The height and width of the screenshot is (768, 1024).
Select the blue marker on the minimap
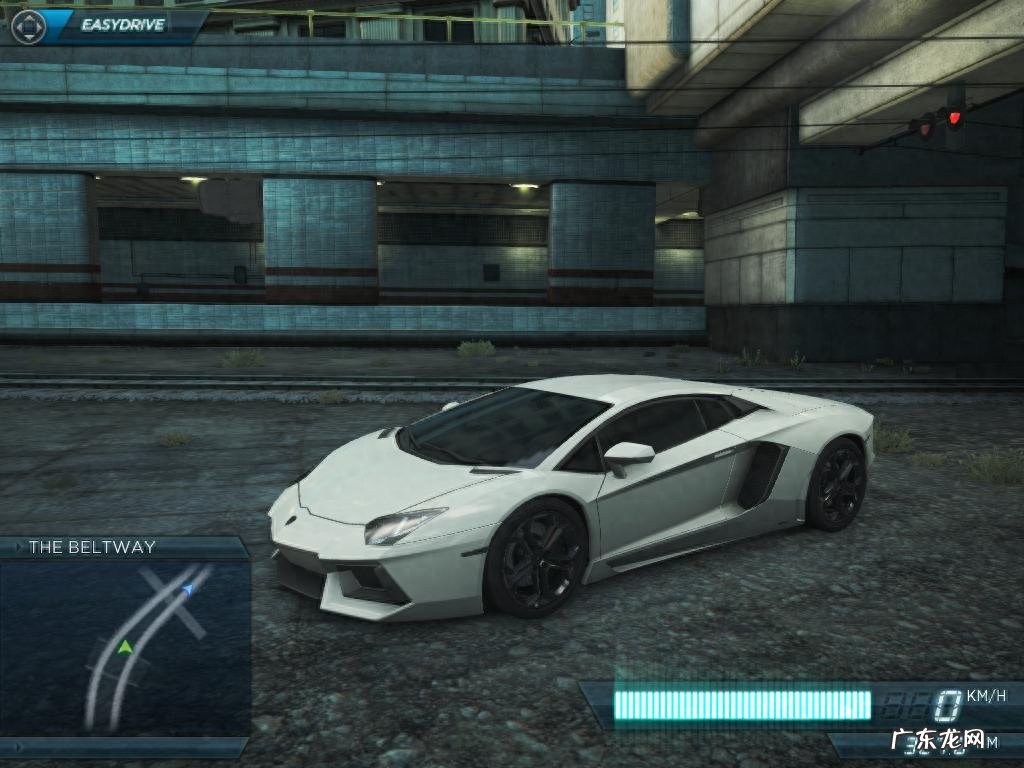188,590
